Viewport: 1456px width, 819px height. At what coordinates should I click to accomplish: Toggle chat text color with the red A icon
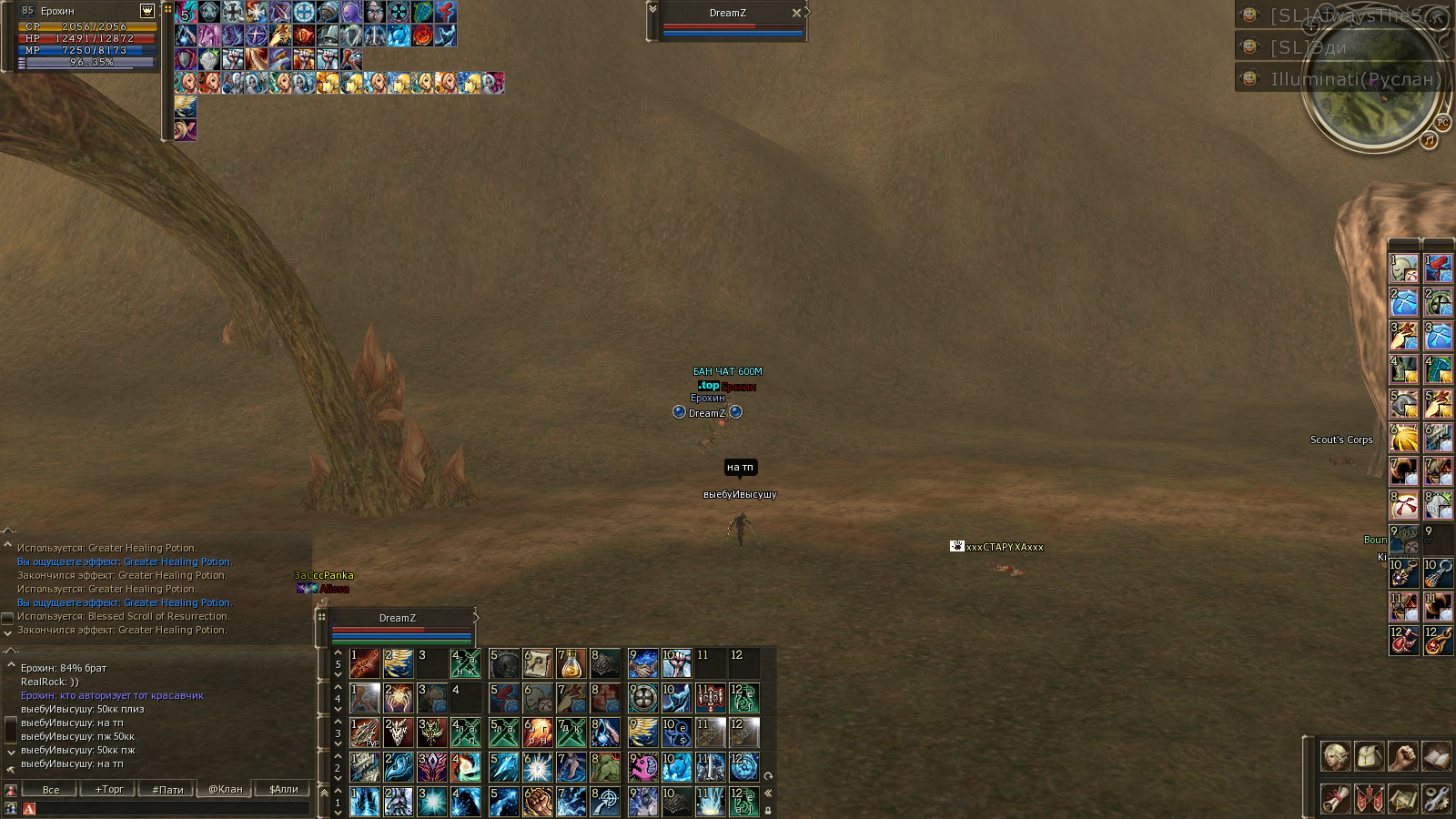coord(28,809)
